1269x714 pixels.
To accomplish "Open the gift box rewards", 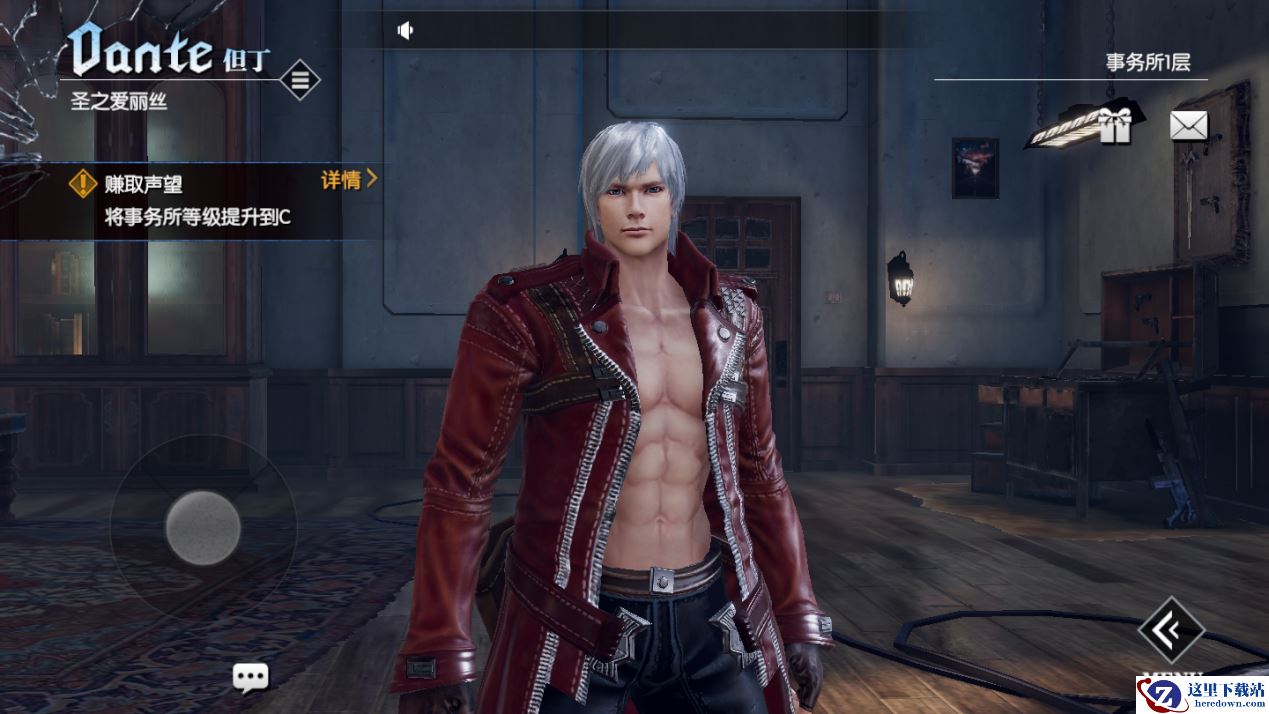I will click(1113, 126).
